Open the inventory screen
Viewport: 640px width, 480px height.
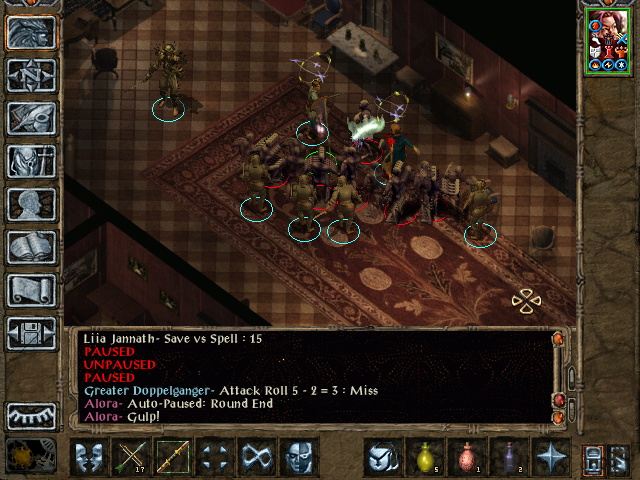[x=32, y=160]
